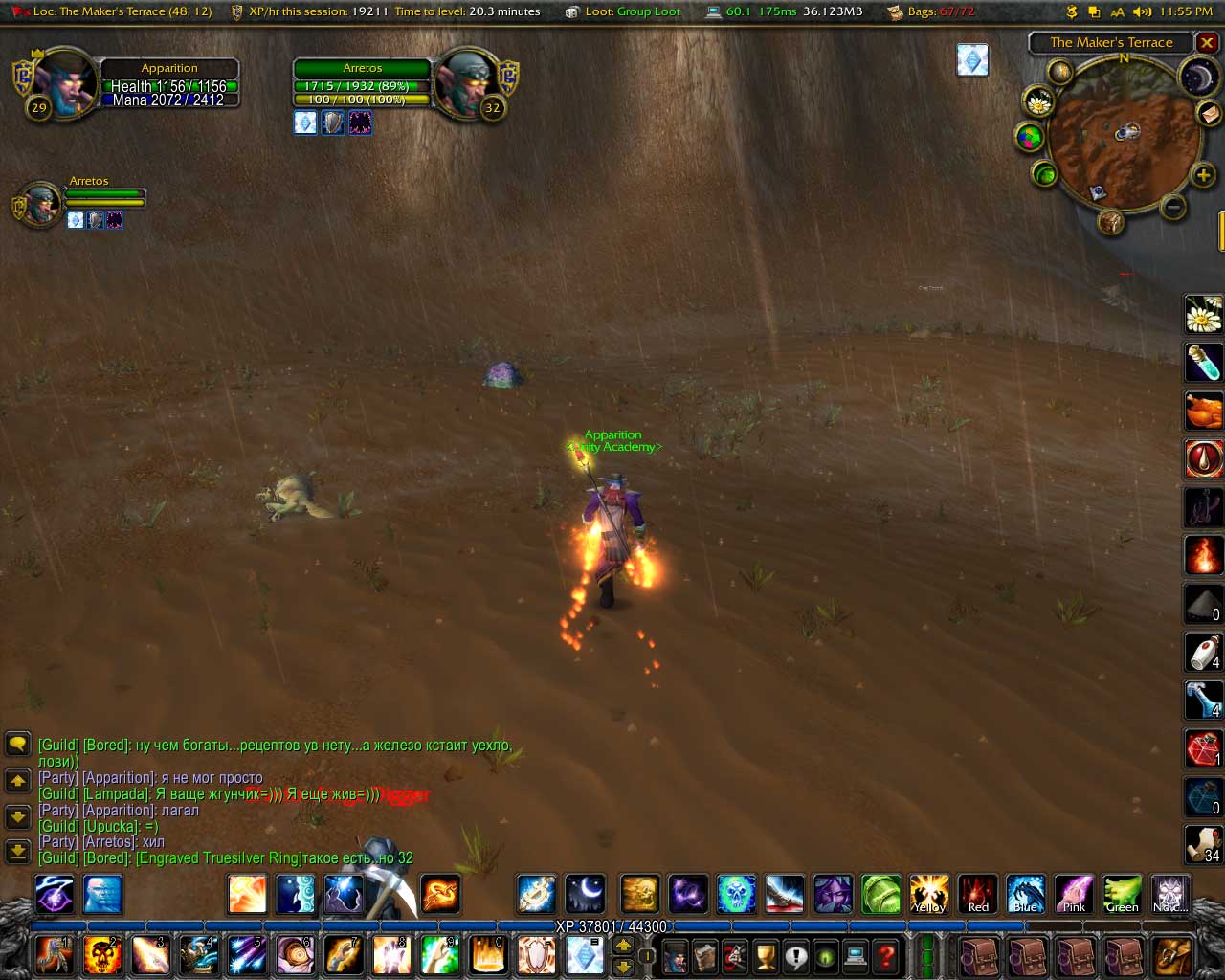Cast the arcane missiles spell in slot 5
Viewport: 1225px width, 980px height.
click(247, 955)
